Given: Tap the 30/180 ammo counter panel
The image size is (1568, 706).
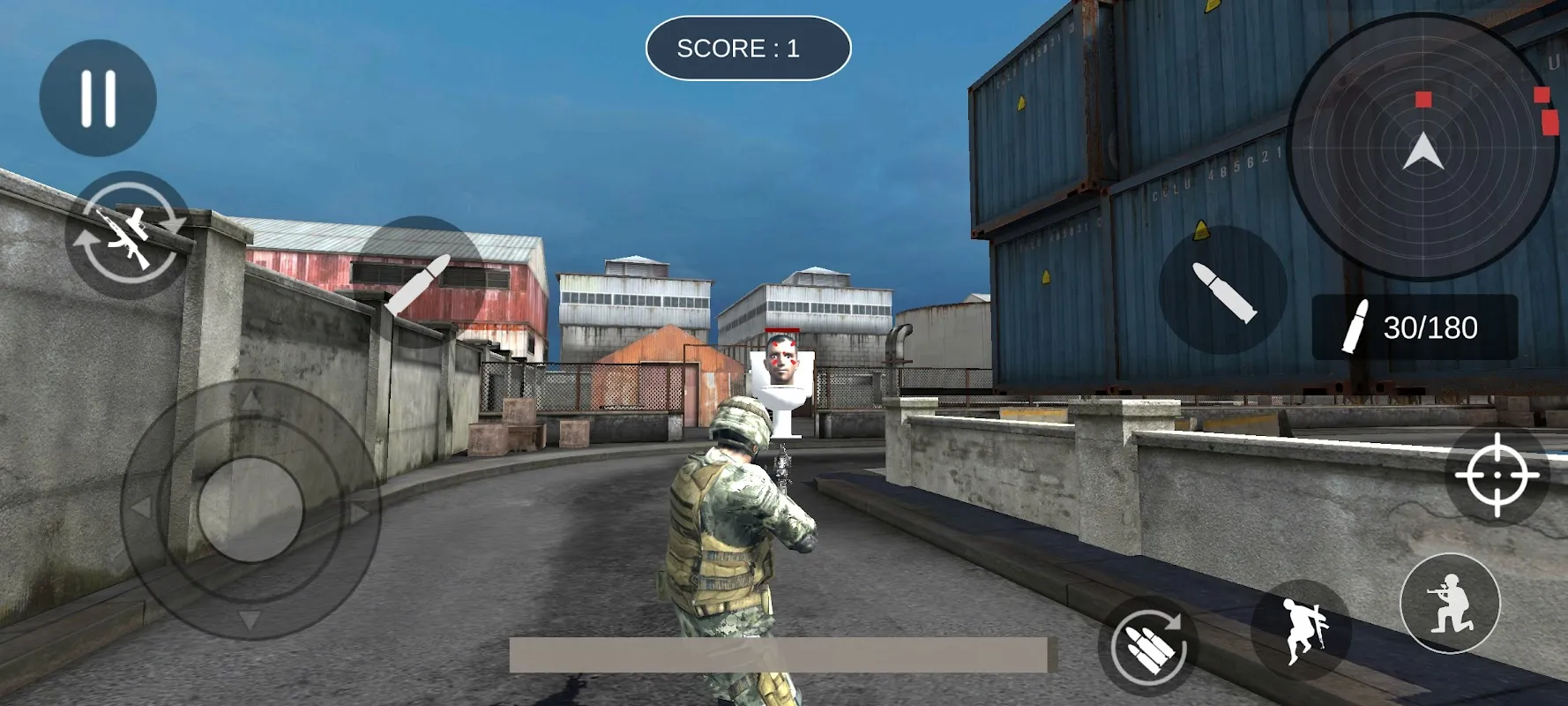Looking at the screenshot, I should click(1414, 328).
